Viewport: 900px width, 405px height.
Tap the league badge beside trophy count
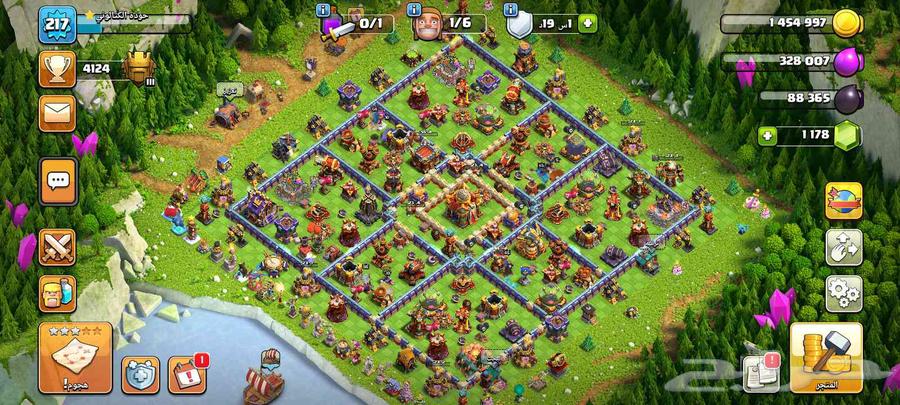click(138, 68)
